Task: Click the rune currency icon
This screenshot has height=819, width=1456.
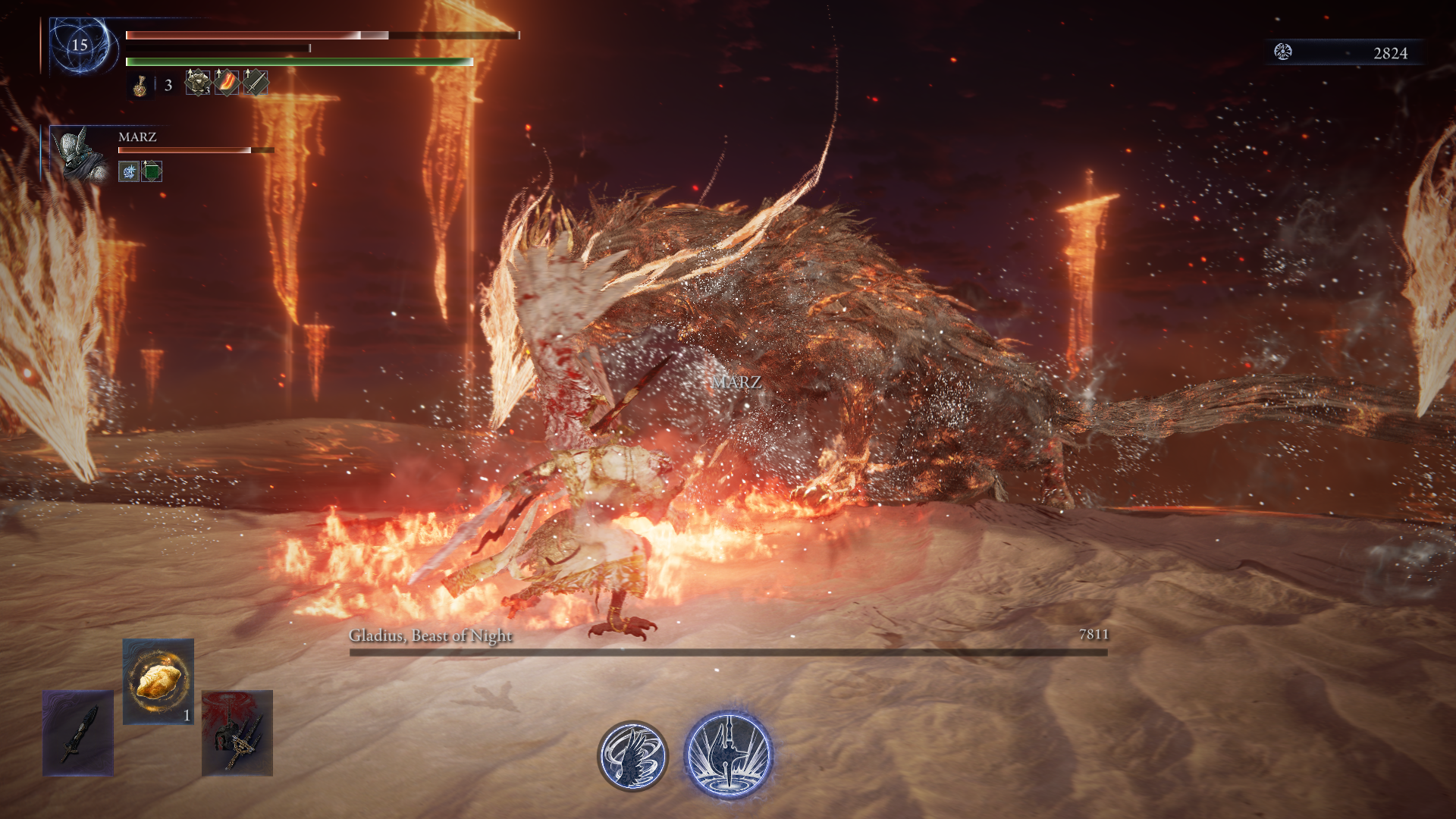Action: [1282, 52]
